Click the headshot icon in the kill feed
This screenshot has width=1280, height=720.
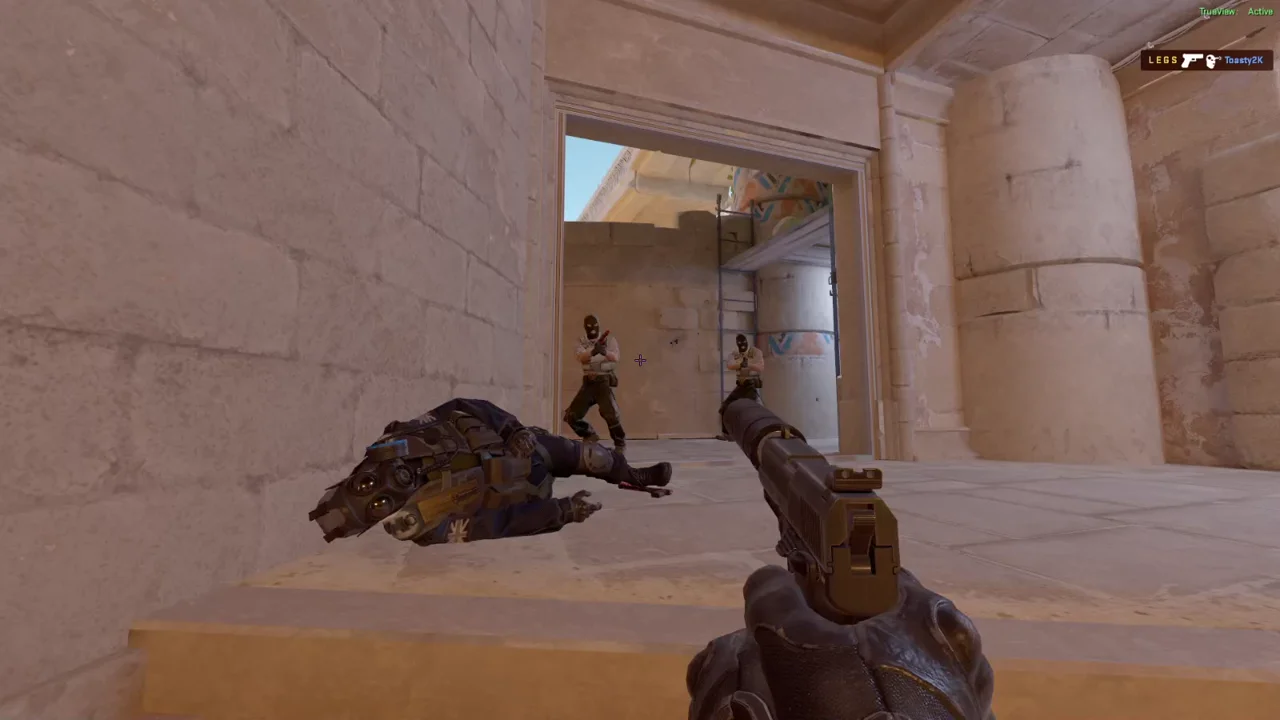coord(1212,61)
